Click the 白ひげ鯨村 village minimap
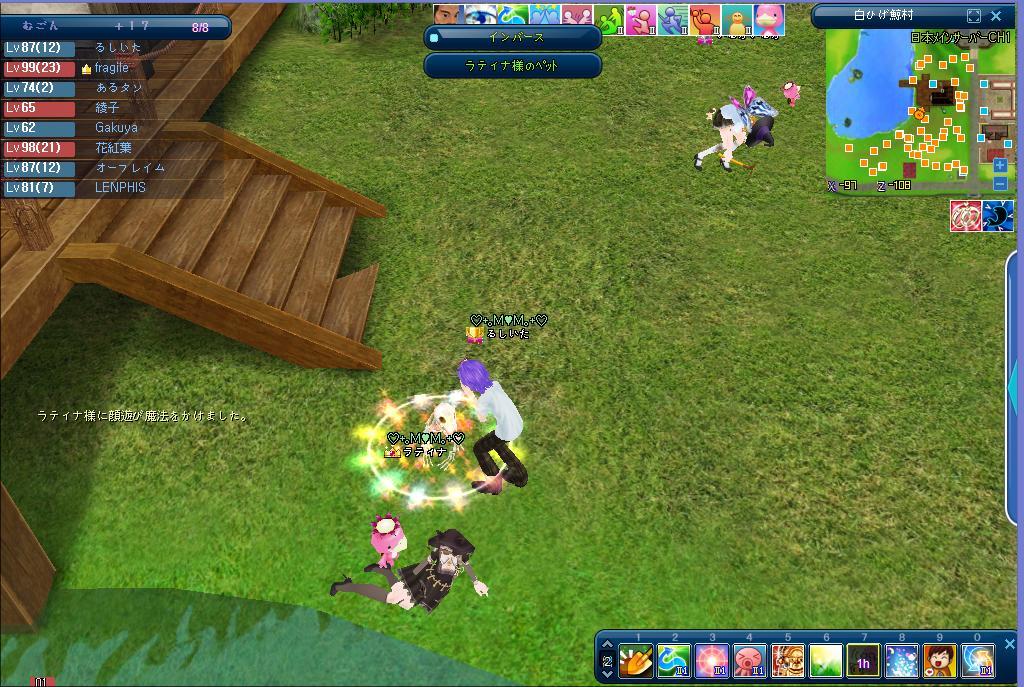1024x687 pixels. pos(915,110)
